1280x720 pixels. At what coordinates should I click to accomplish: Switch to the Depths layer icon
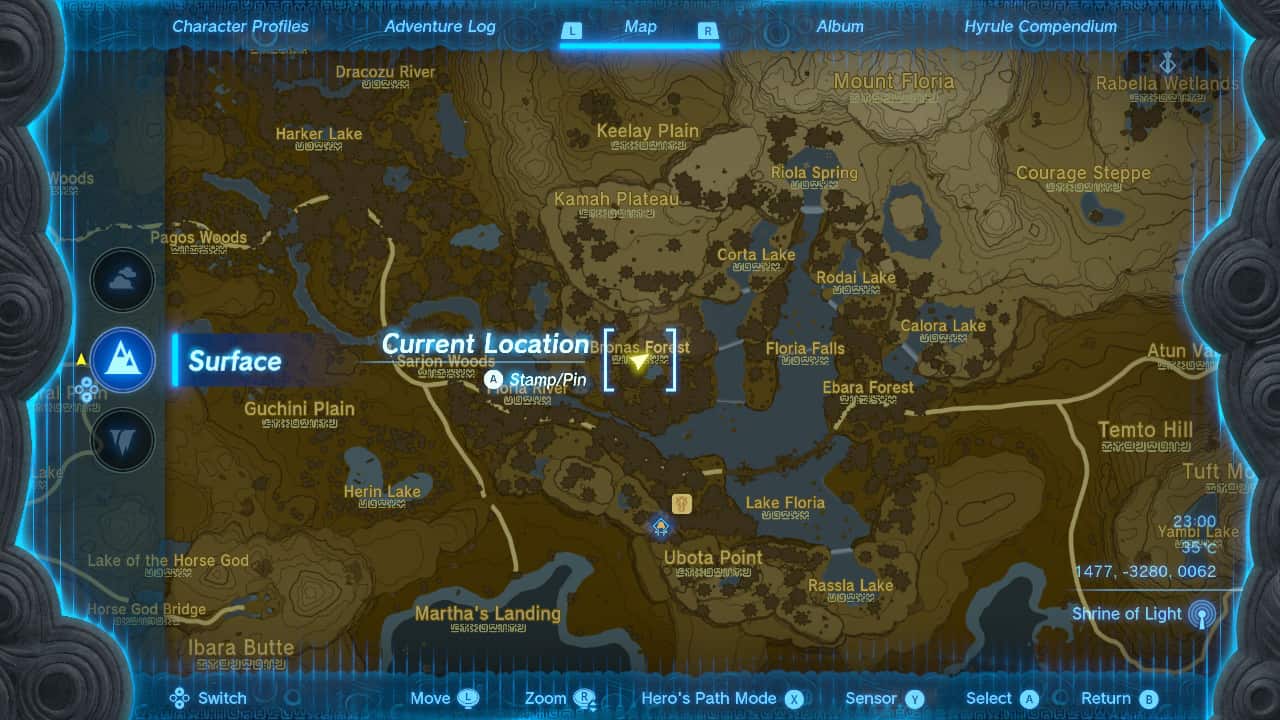coord(123,440)
